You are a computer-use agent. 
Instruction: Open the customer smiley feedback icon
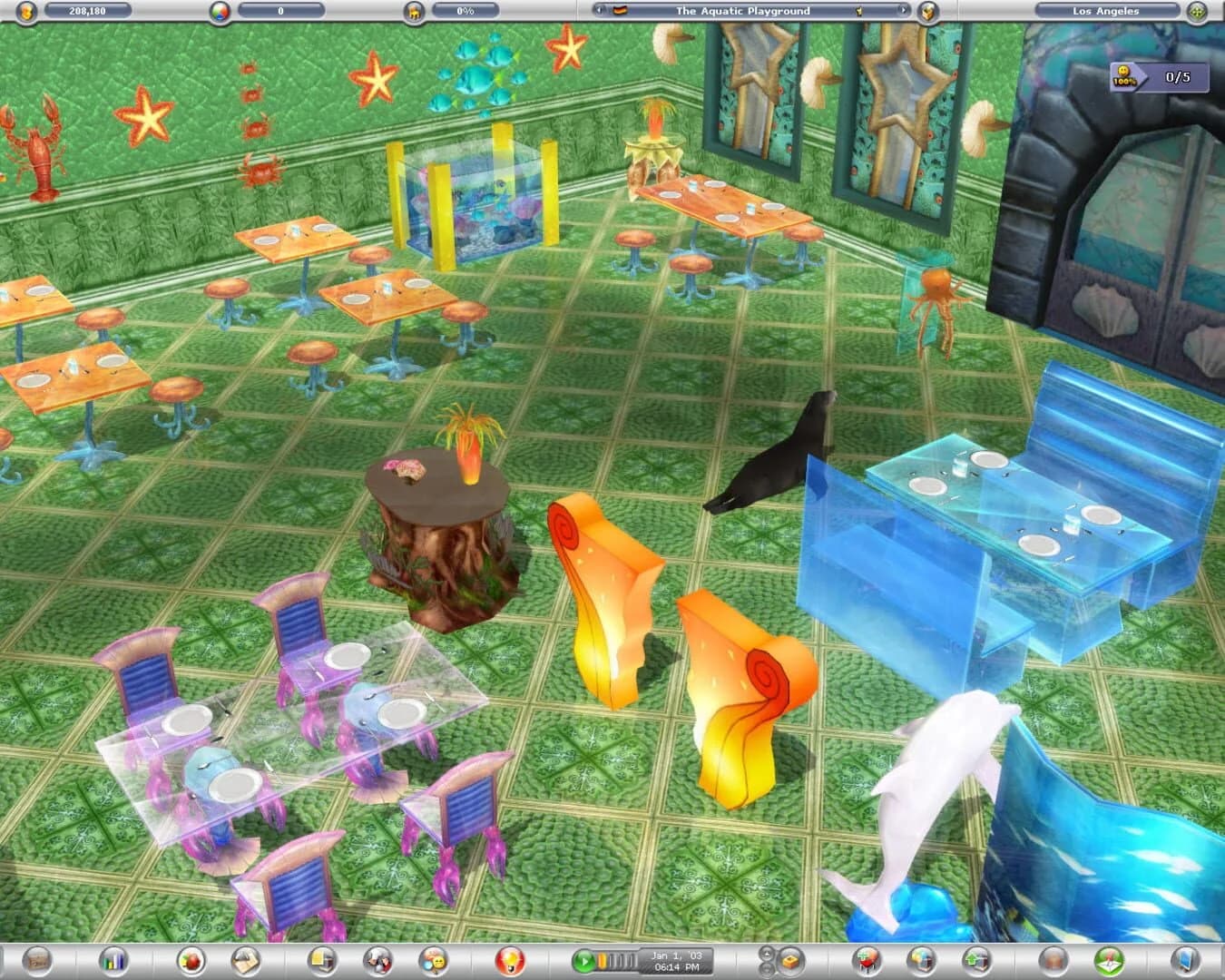point(434,961)
